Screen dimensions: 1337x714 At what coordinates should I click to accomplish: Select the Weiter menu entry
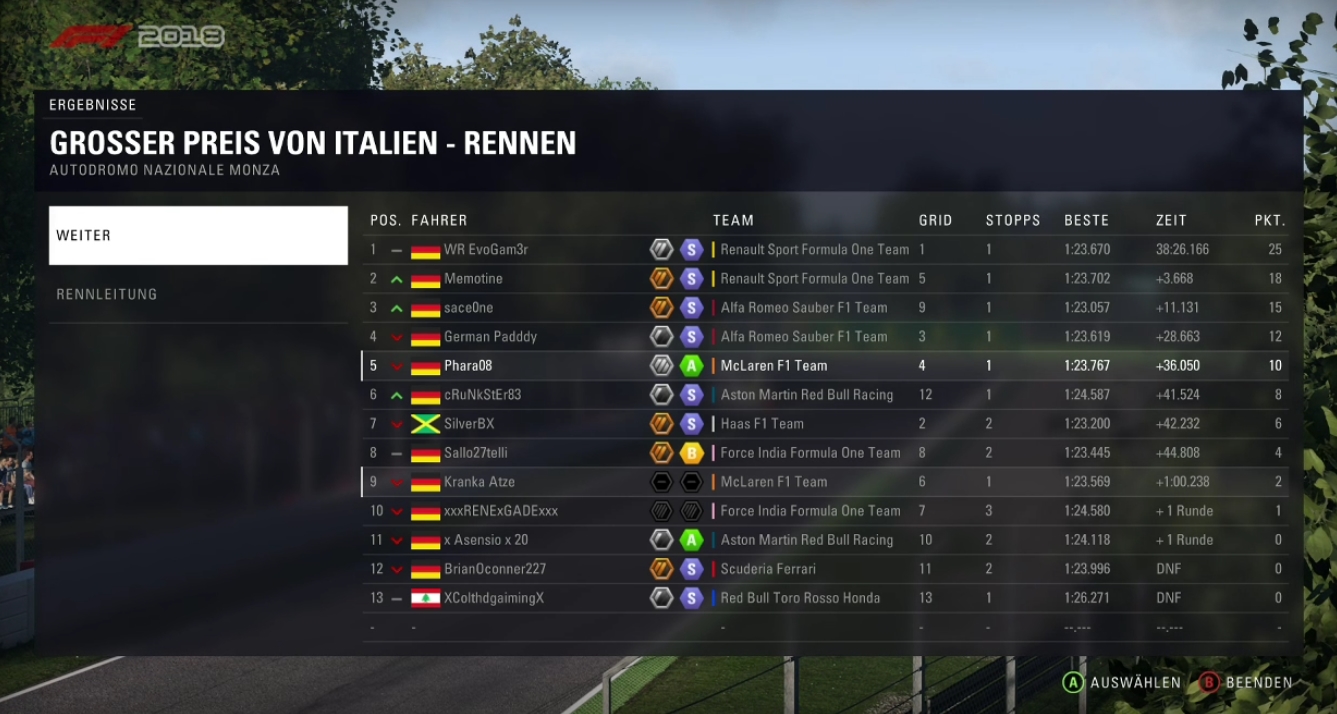pyautogui.click(x=198, y=236)
